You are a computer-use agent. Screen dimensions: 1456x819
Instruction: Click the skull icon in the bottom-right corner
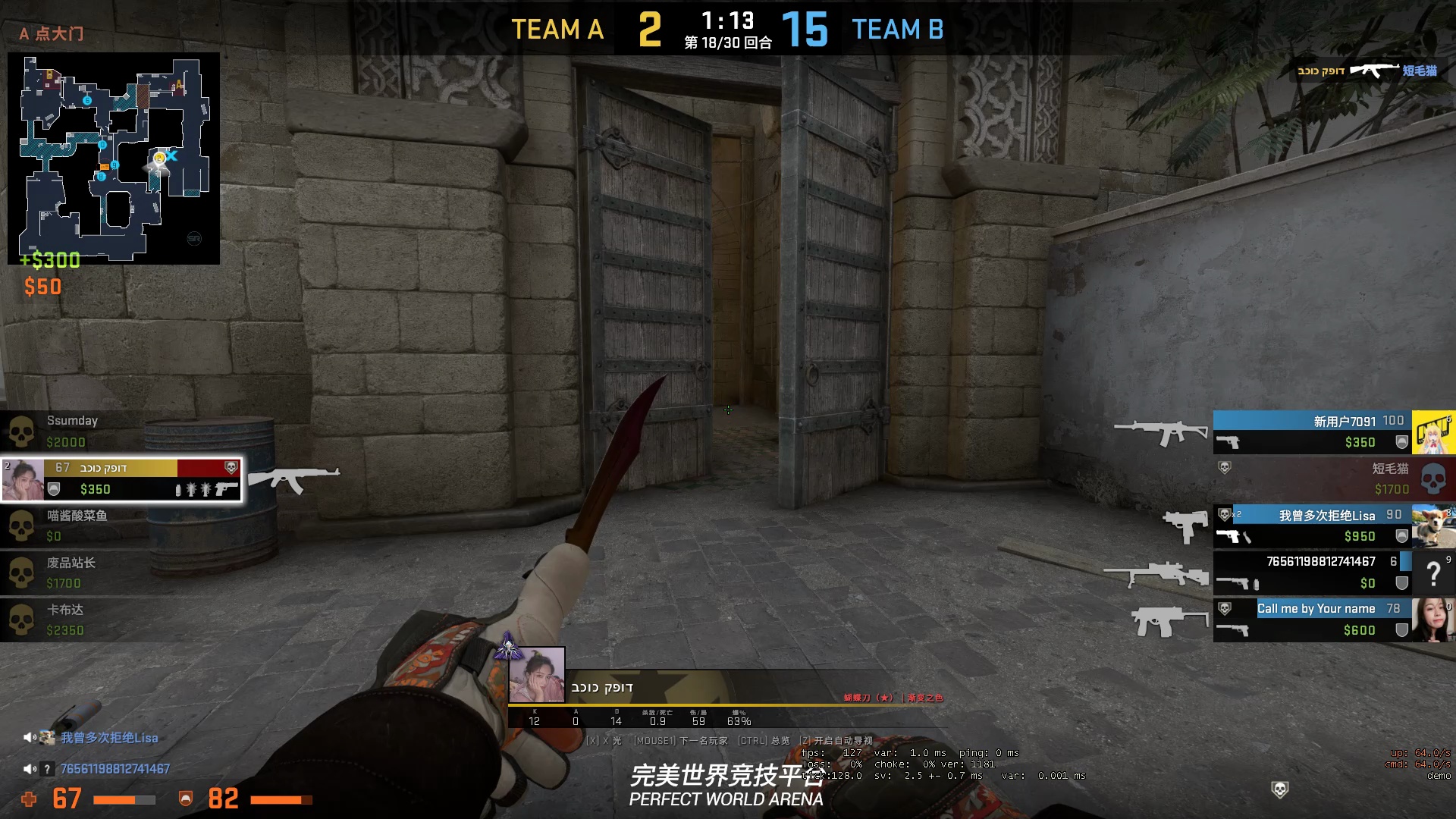click(1279, 790)
